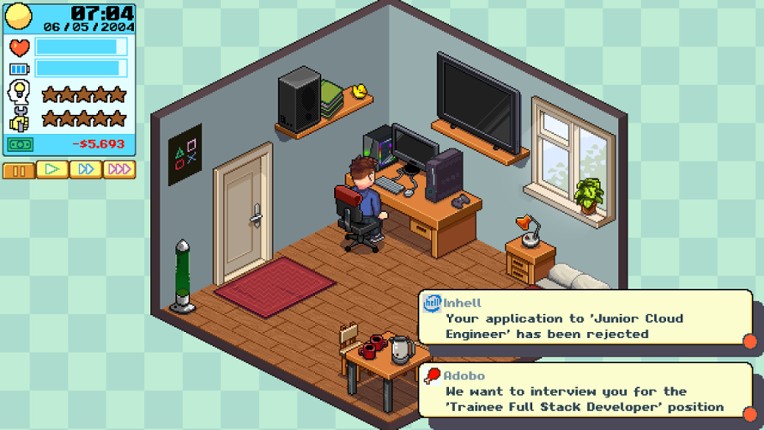Set time to normal play speed
The image size is (764, 430).
tap(52, 170)
